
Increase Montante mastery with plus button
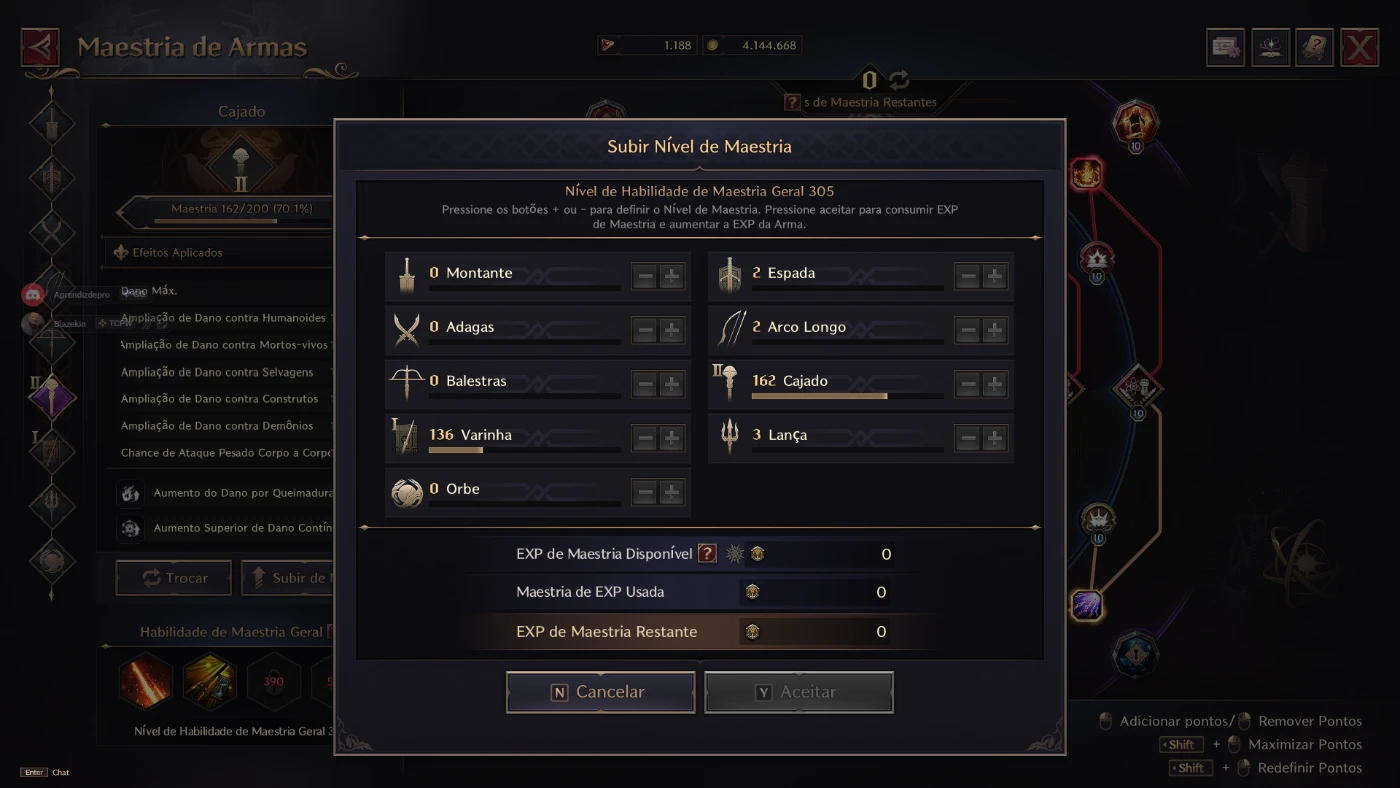click(672, 276)
